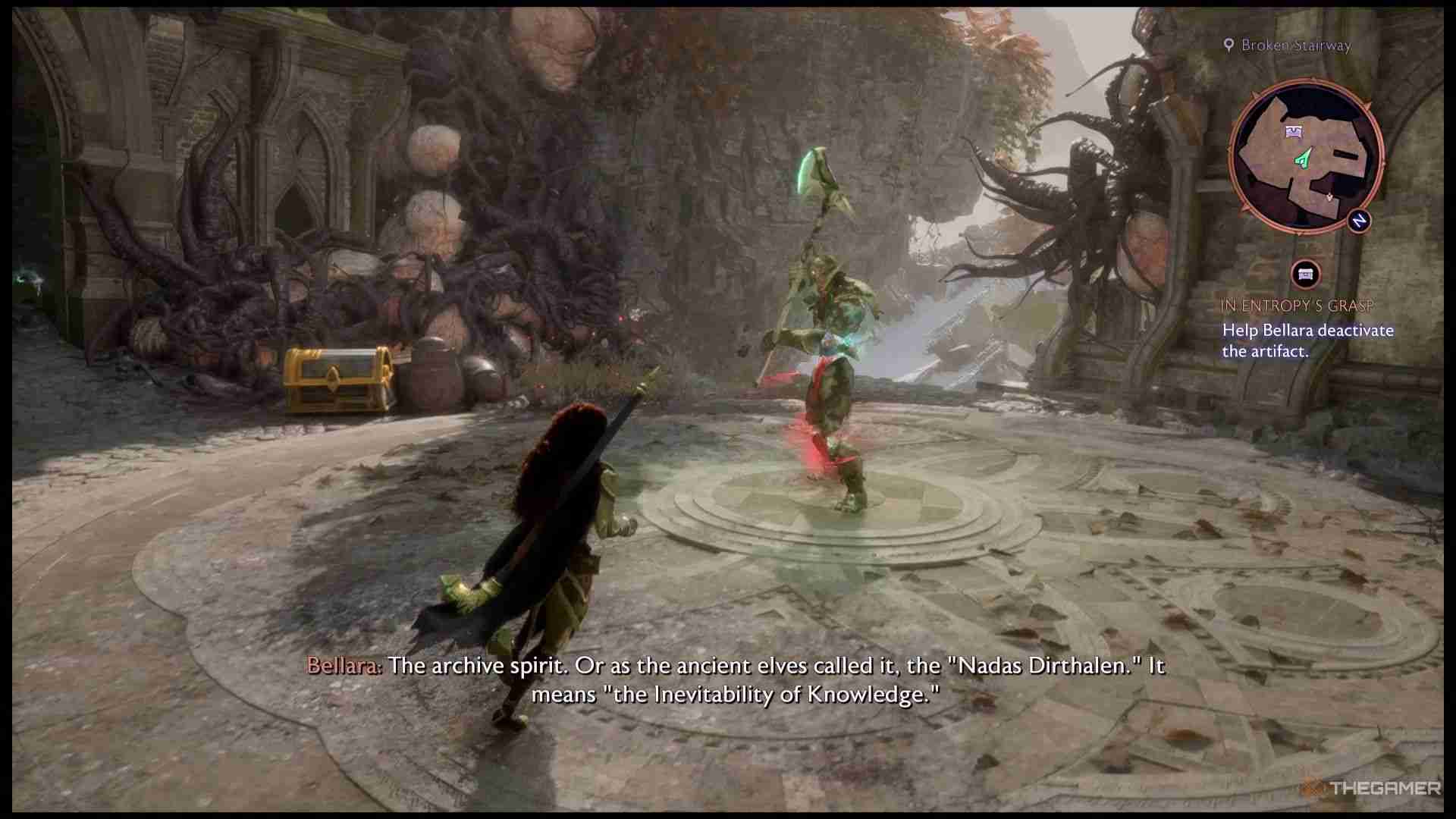Click the compass N indicator on the minimap

(1359, 221)
